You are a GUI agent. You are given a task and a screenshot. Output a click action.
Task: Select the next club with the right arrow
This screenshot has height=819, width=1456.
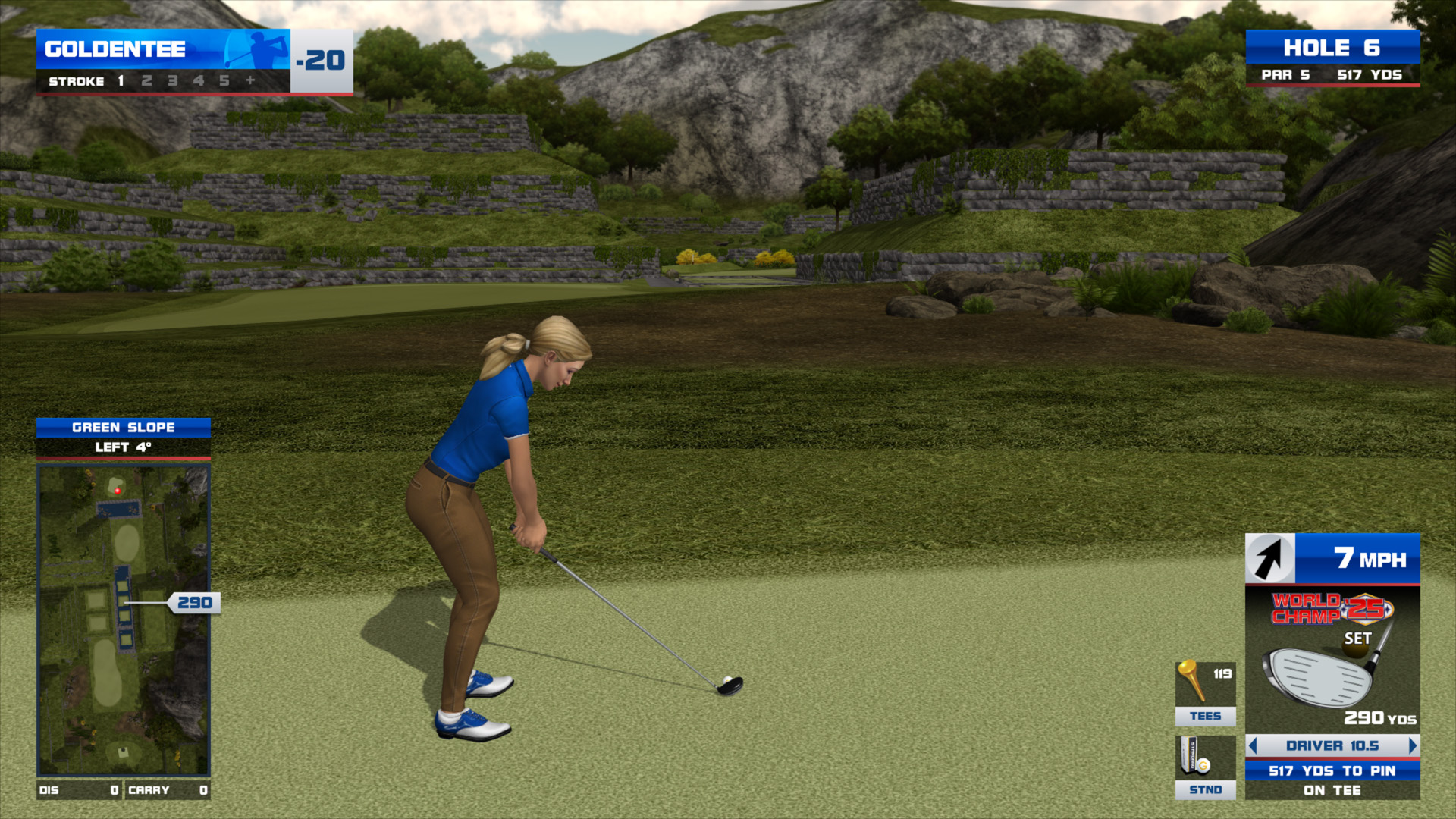pos(1412,745)
